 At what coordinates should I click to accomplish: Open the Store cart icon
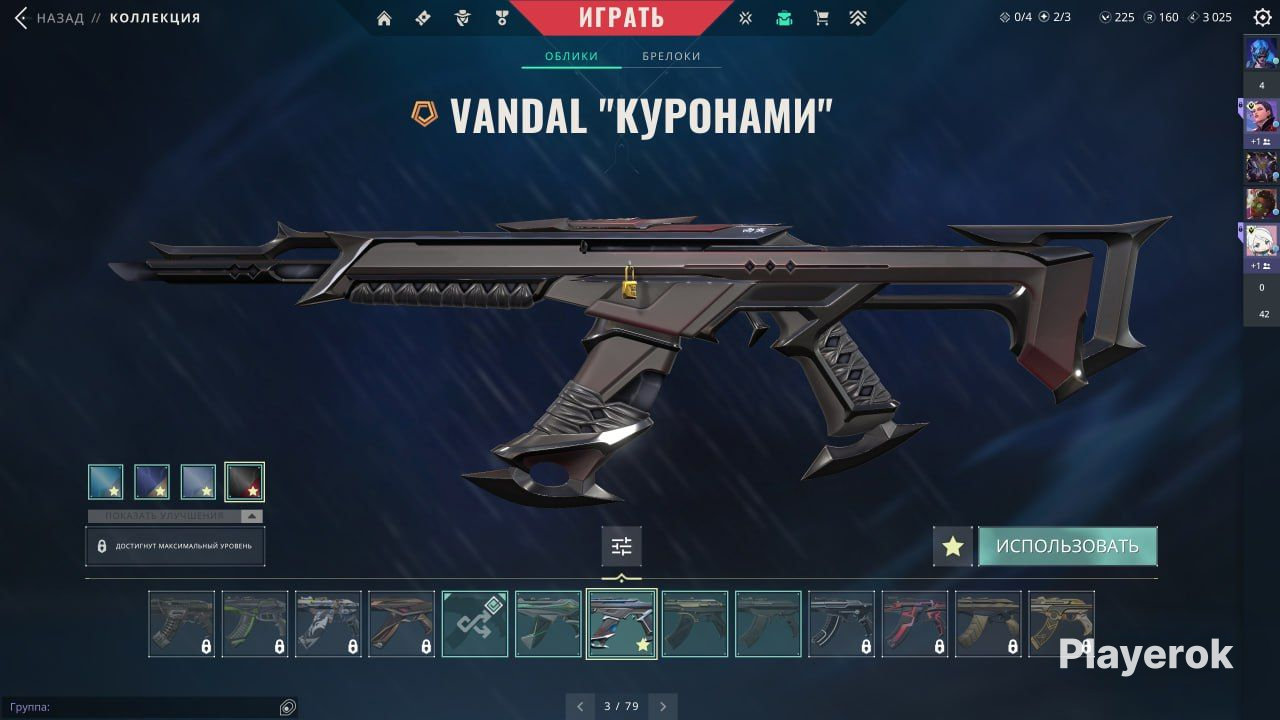[x=822, y=17]
